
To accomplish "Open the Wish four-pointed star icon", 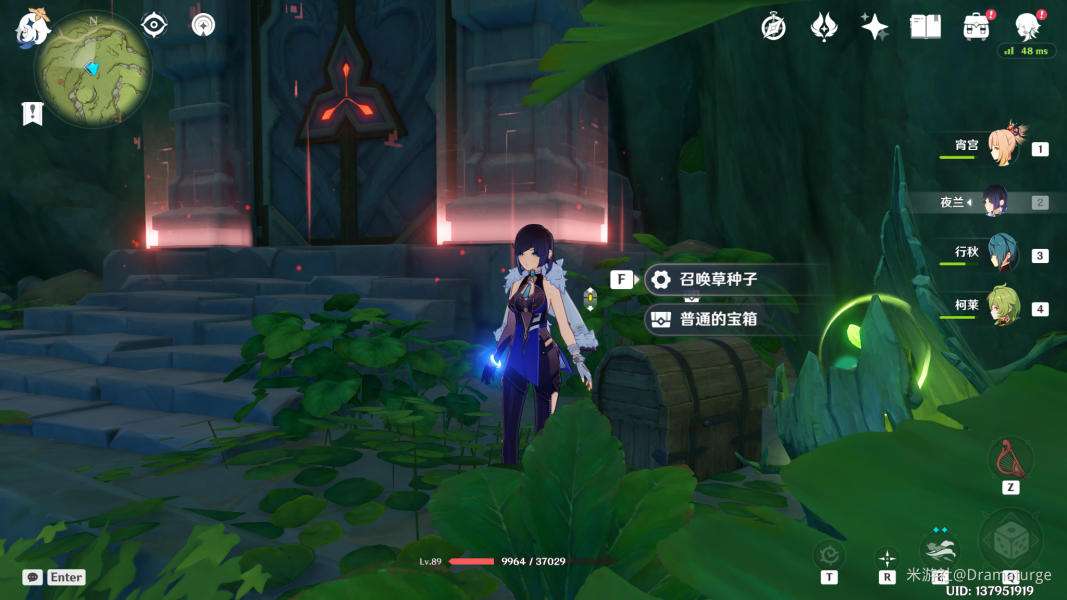I will click(875, 27).
